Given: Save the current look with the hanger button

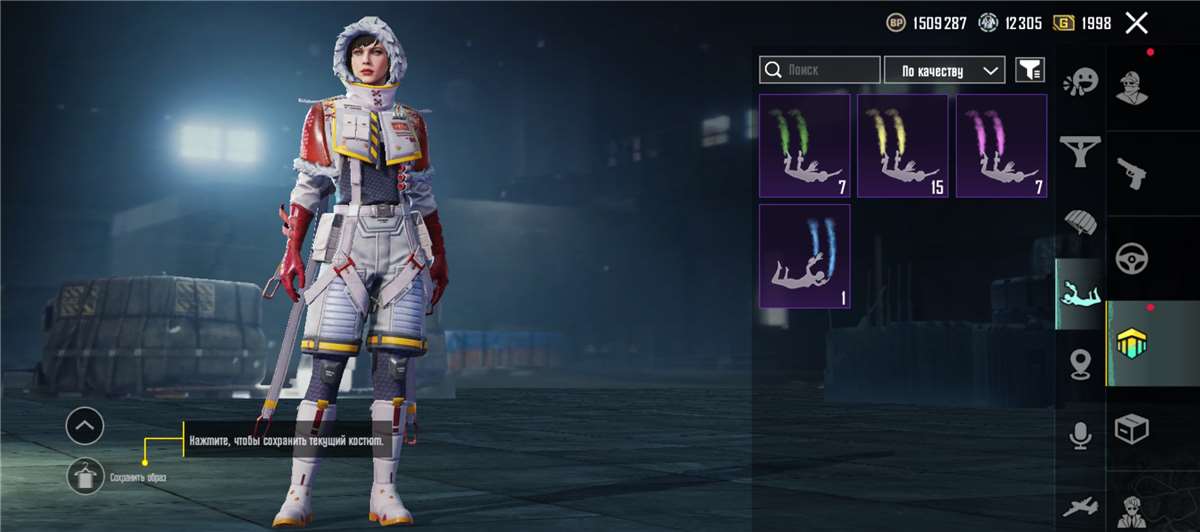Looking at the screenshot, I should (x=85, y=476).
